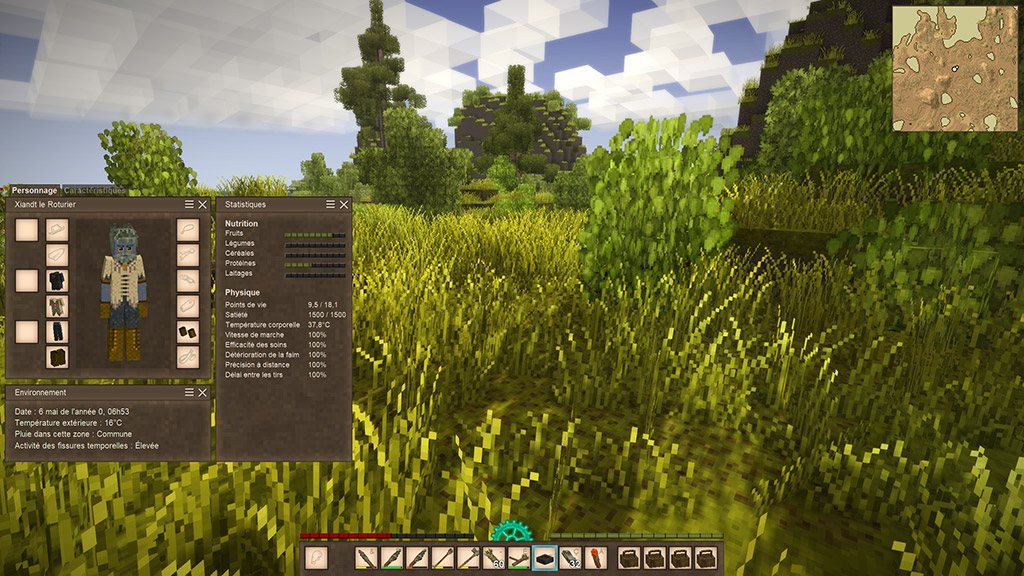1024x576 pixels.
Task: Open the Environnement panel menu
Action: (189, 393)
